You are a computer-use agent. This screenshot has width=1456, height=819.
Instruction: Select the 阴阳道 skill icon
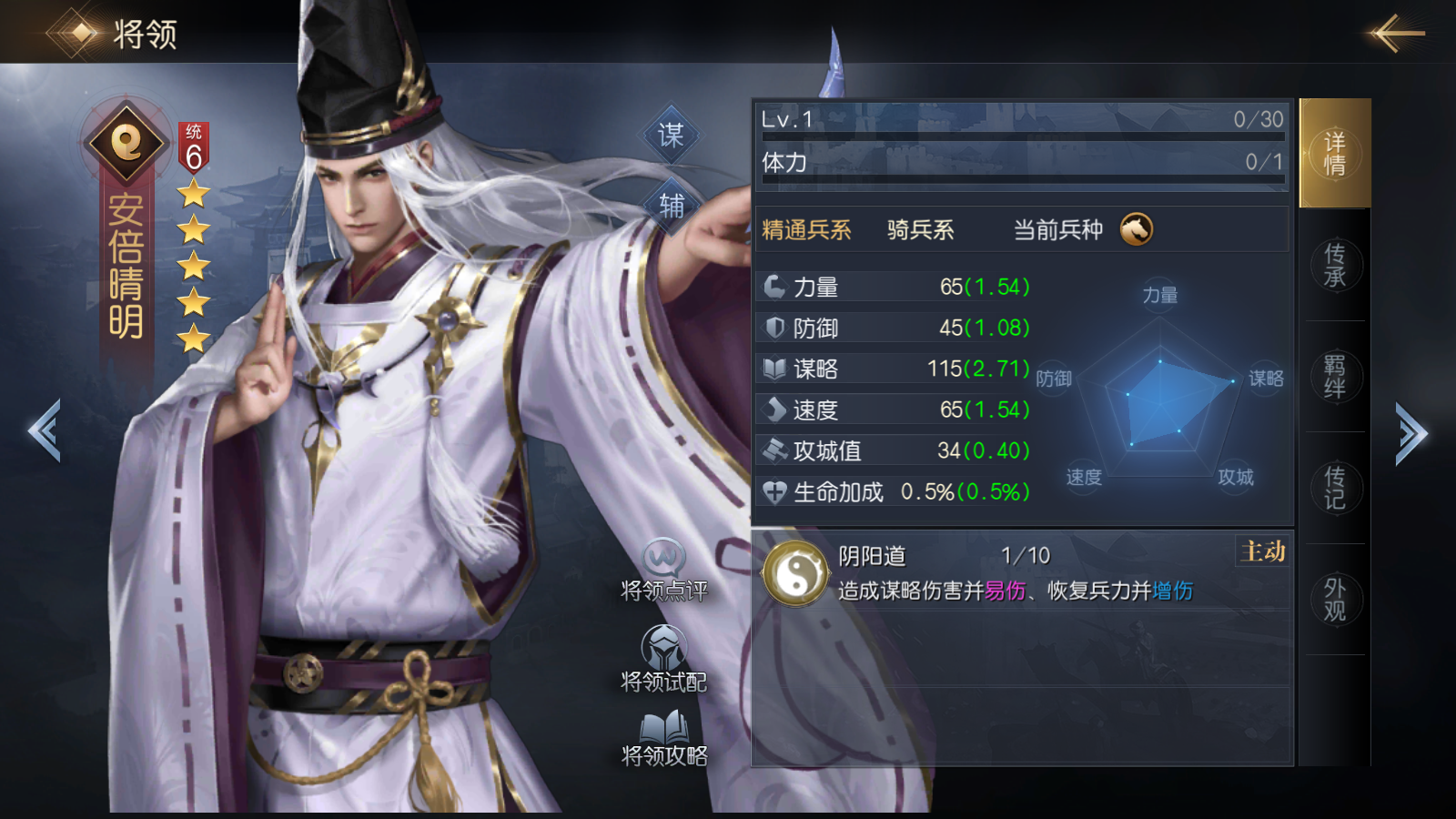[x=794, y=573]
